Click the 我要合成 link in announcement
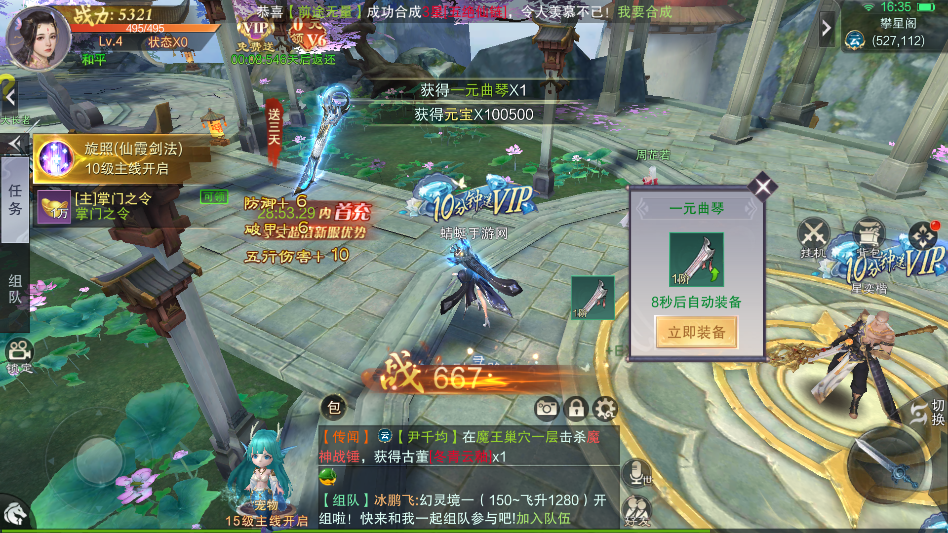 click(x=645, y=12)
